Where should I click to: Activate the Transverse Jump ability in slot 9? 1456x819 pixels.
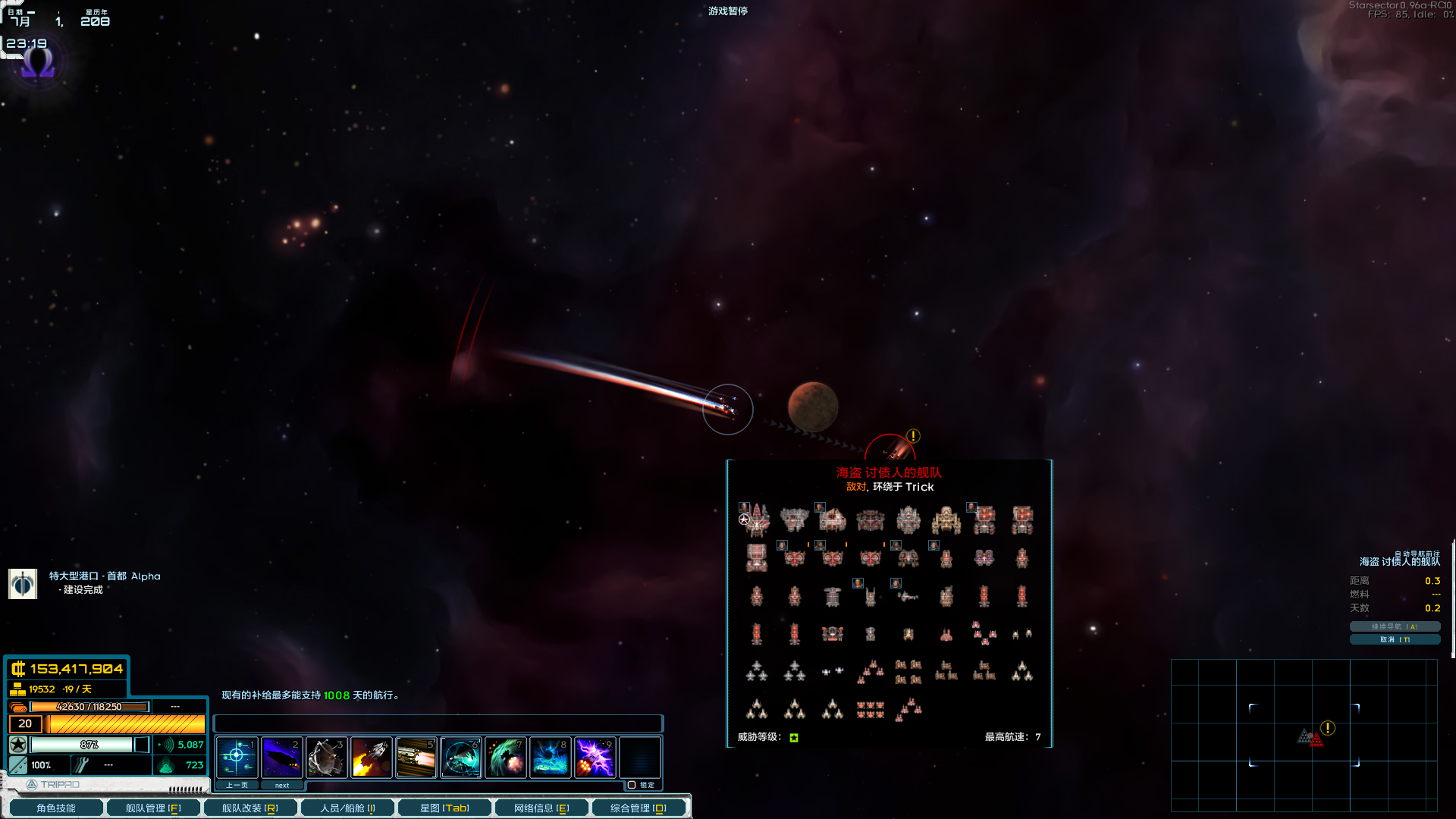(594, 757)
